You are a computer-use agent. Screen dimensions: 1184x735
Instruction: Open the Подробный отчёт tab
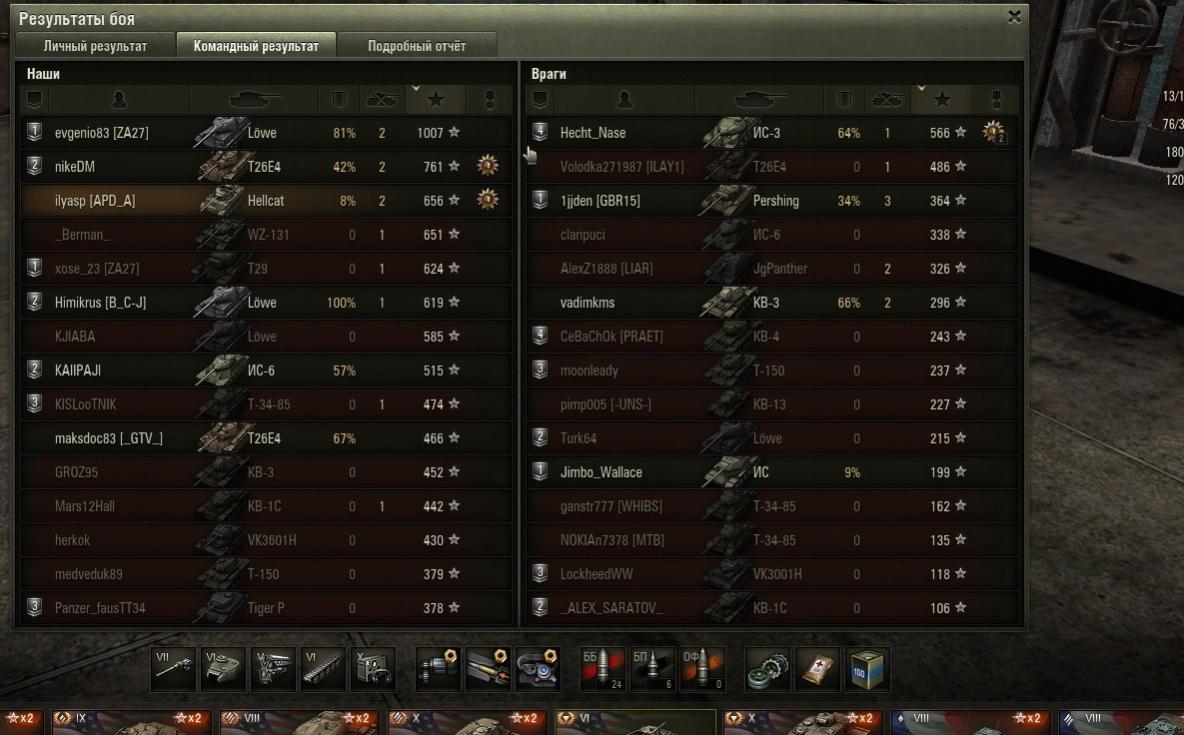416,46
